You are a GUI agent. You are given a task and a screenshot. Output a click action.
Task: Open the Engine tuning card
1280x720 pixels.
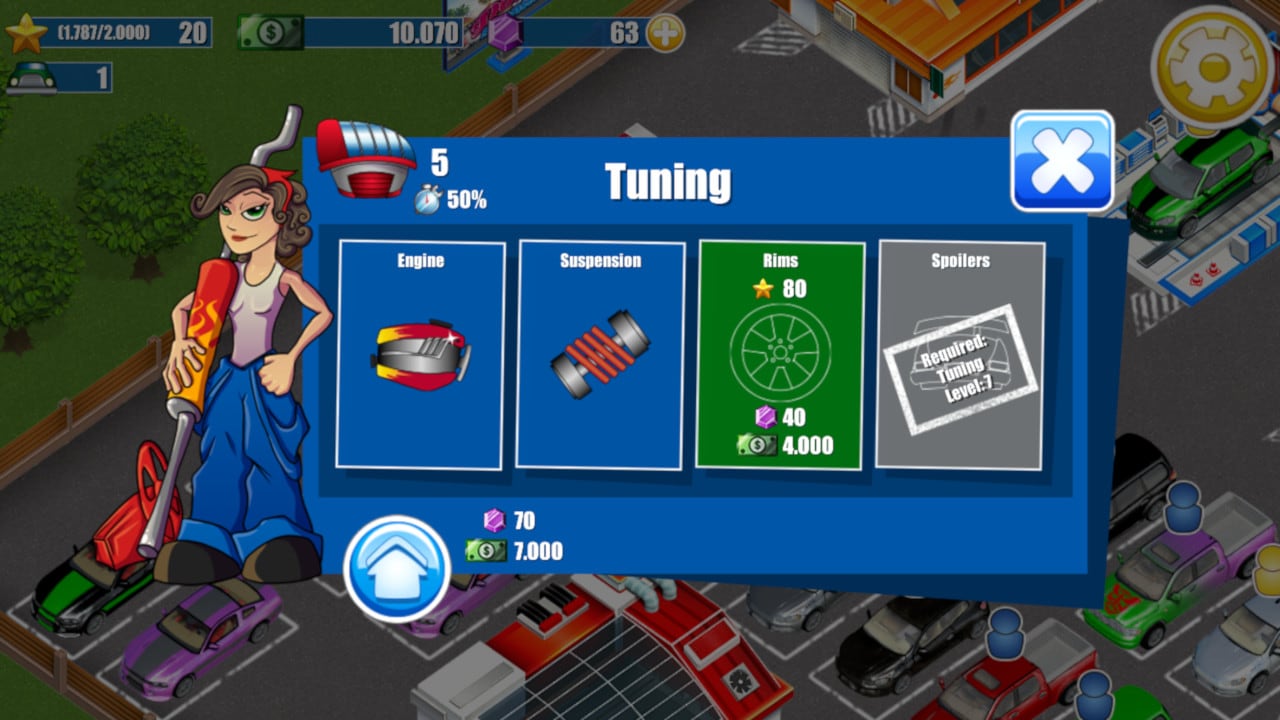coord(420,355)
